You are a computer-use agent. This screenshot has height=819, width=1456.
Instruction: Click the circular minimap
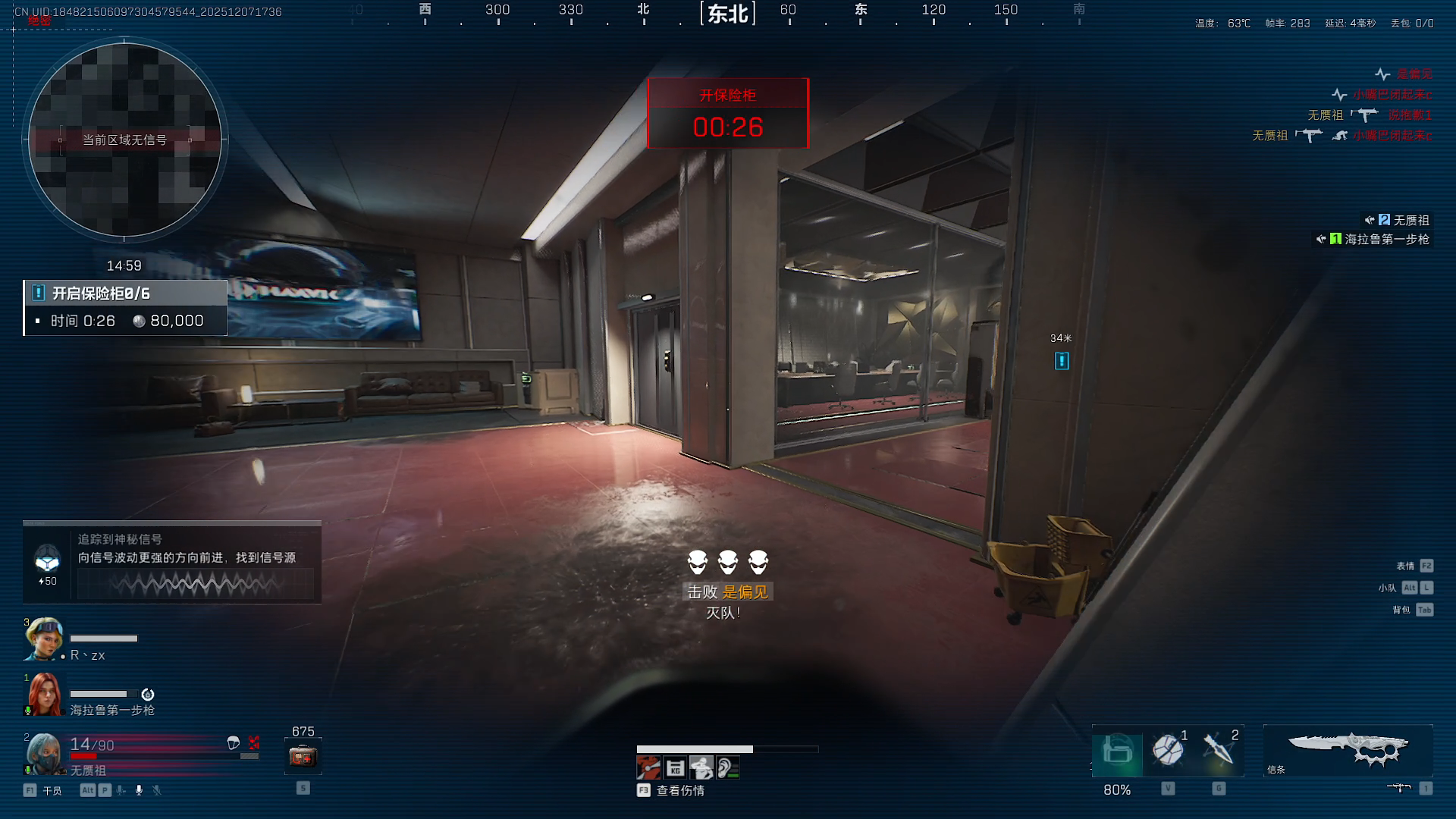125,140
